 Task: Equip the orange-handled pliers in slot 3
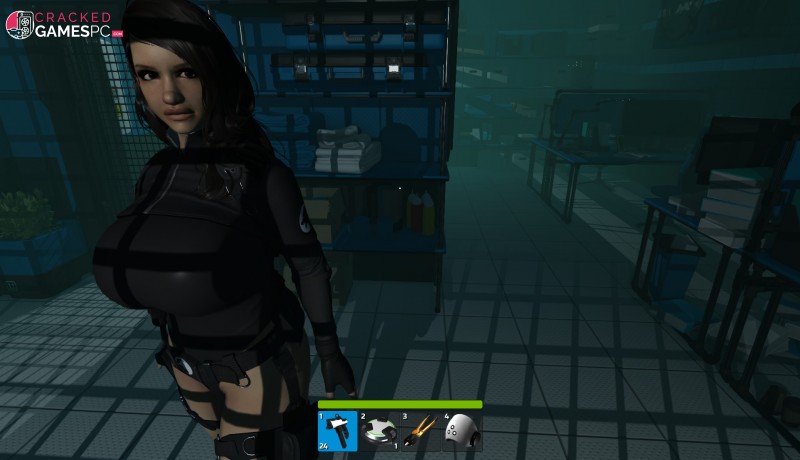point(420,431)
